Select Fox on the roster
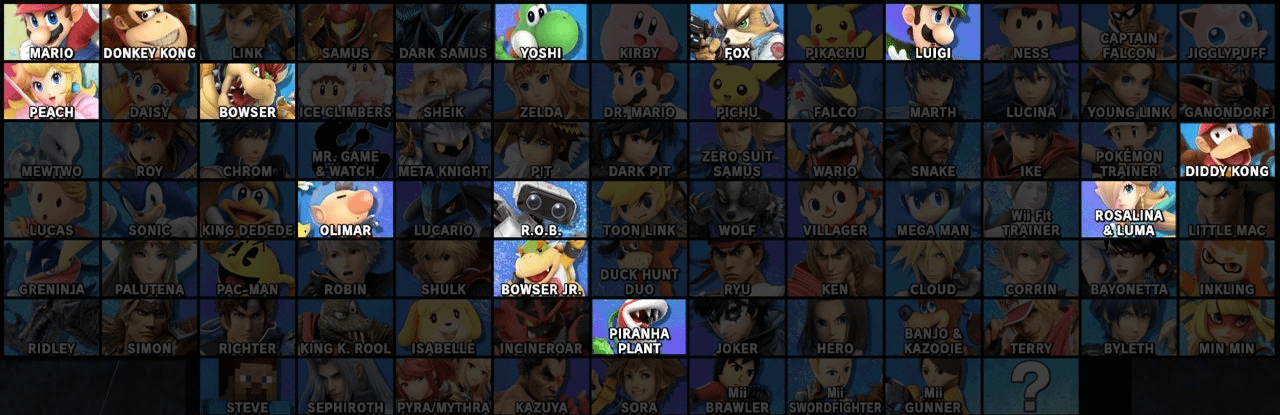 (737, 31)
